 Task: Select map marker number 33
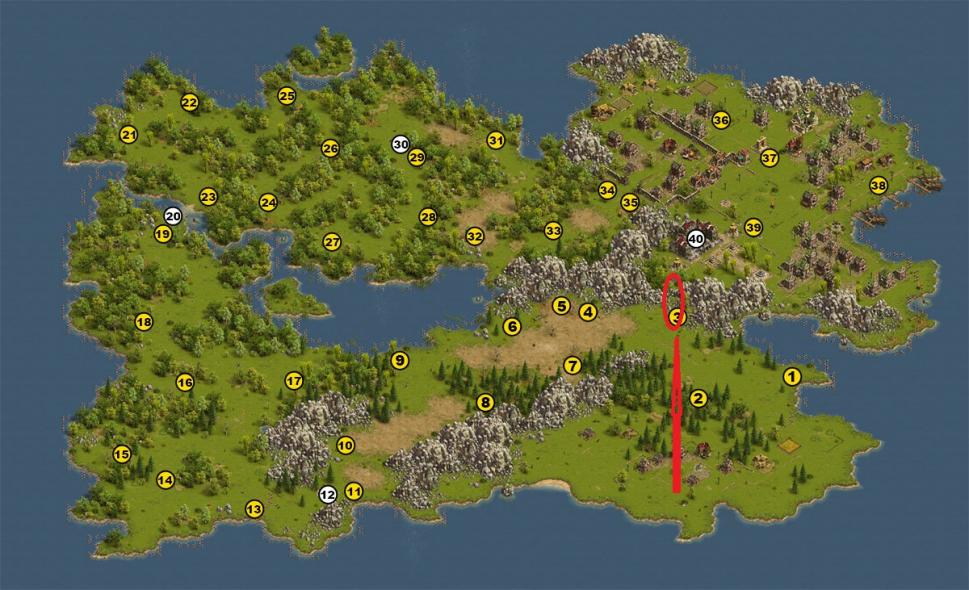coord(553,231)
